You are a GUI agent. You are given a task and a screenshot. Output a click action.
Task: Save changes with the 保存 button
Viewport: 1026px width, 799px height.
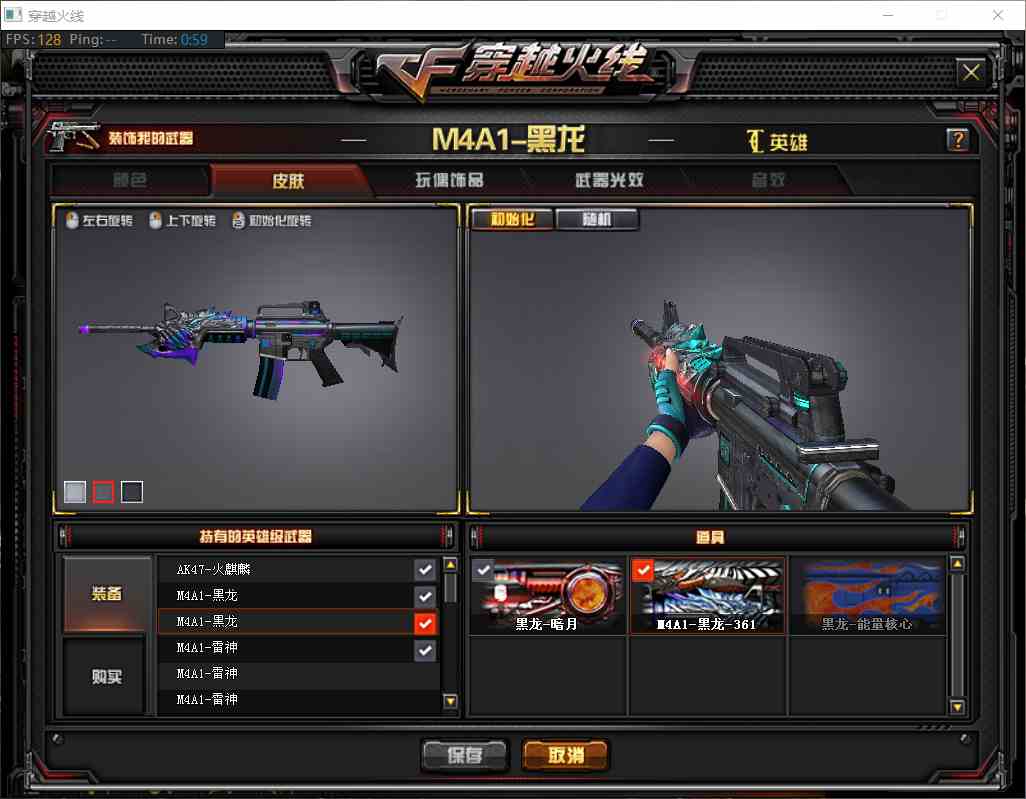point(465,755)
